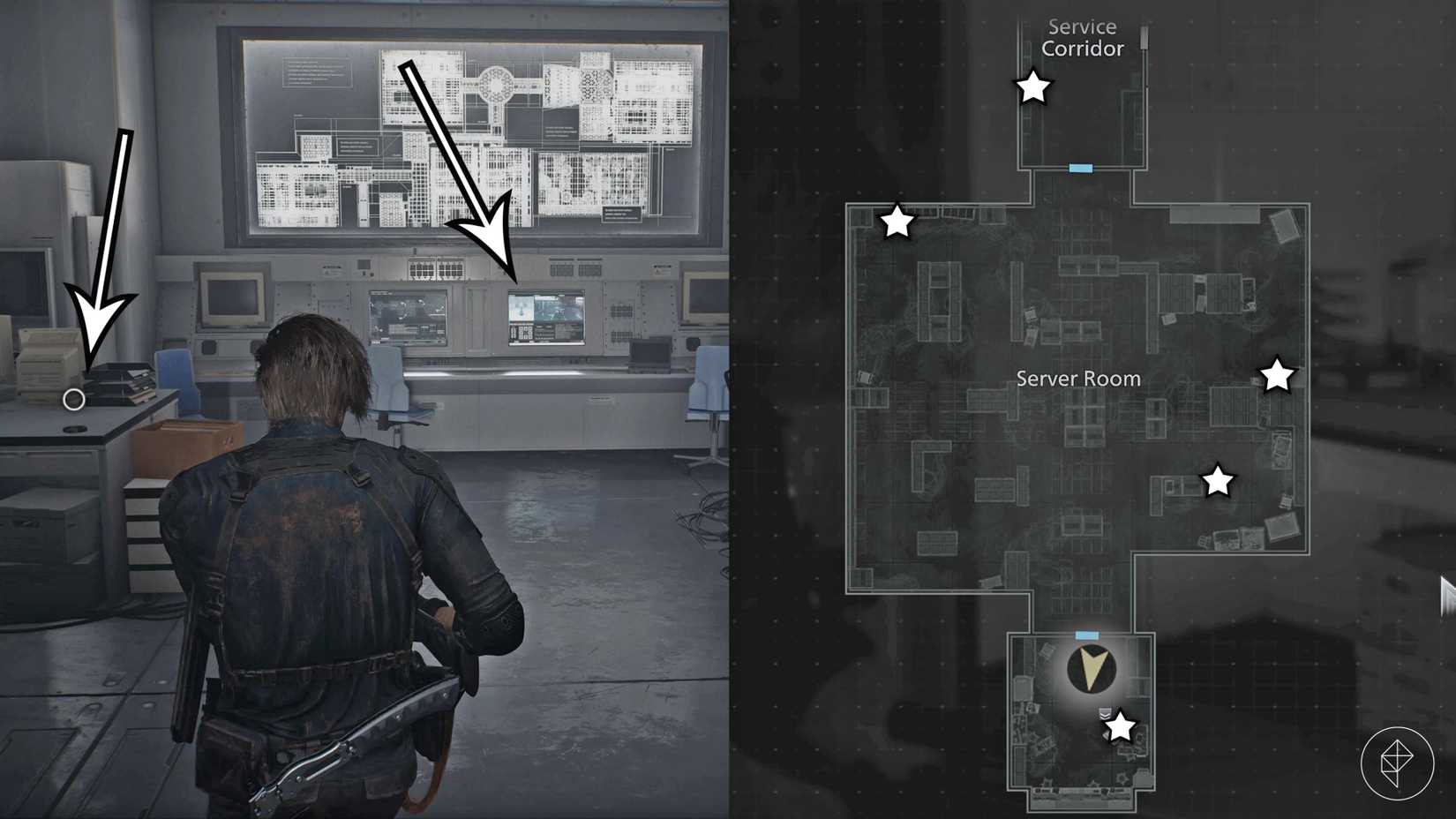Select the Server Room label
Viewport: 1456px width, 819px height.
[1077, 379]
